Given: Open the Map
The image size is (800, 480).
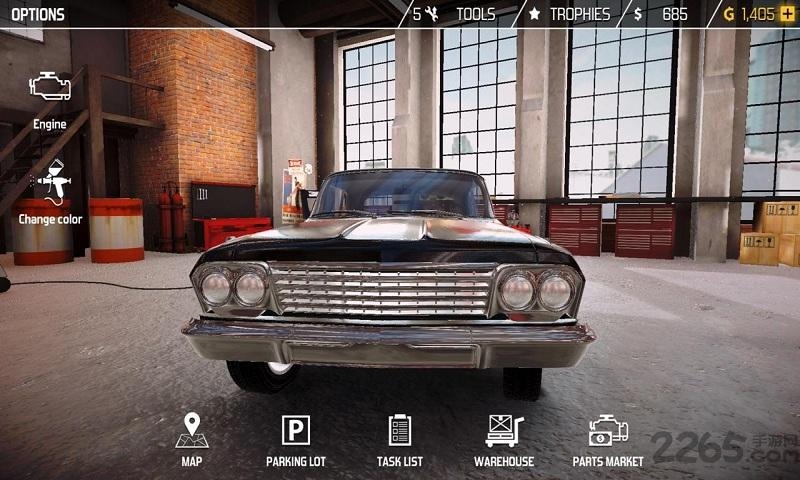Looking at the screenshot, I should pyautogui.click(x=191, y=437).
